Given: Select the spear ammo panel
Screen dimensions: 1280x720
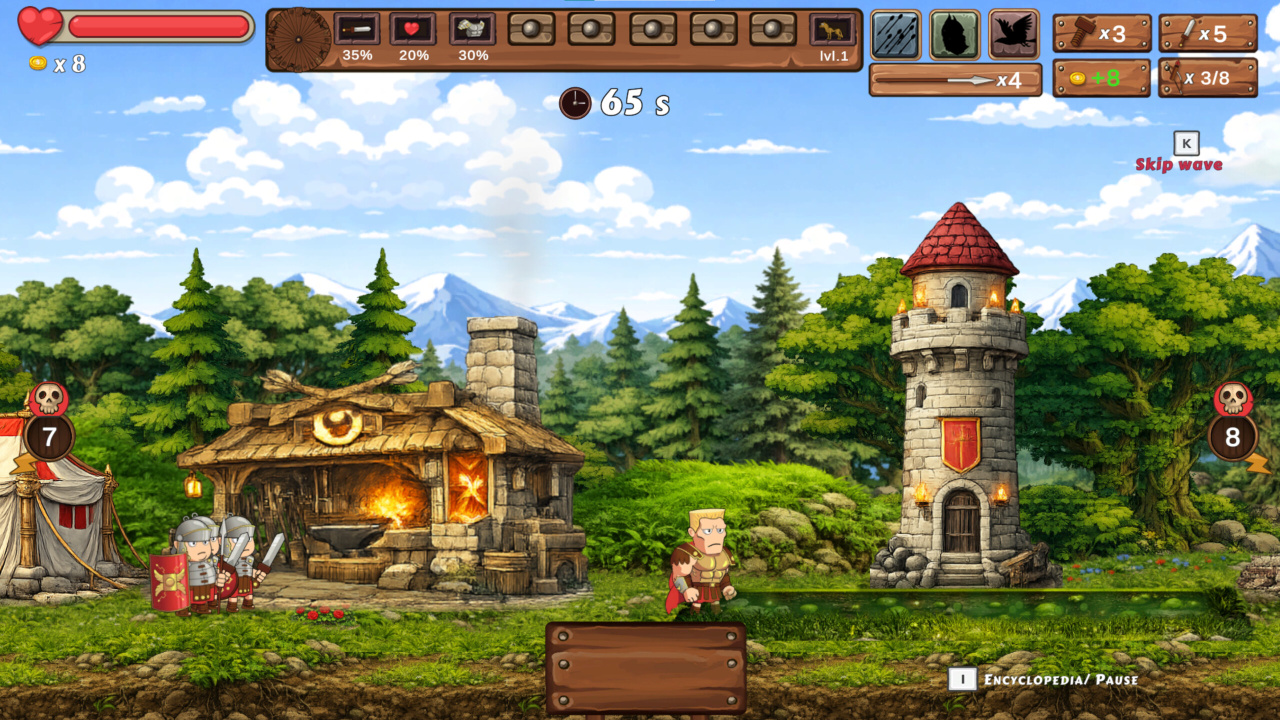Looking at the screenshot, I should 955,80.
